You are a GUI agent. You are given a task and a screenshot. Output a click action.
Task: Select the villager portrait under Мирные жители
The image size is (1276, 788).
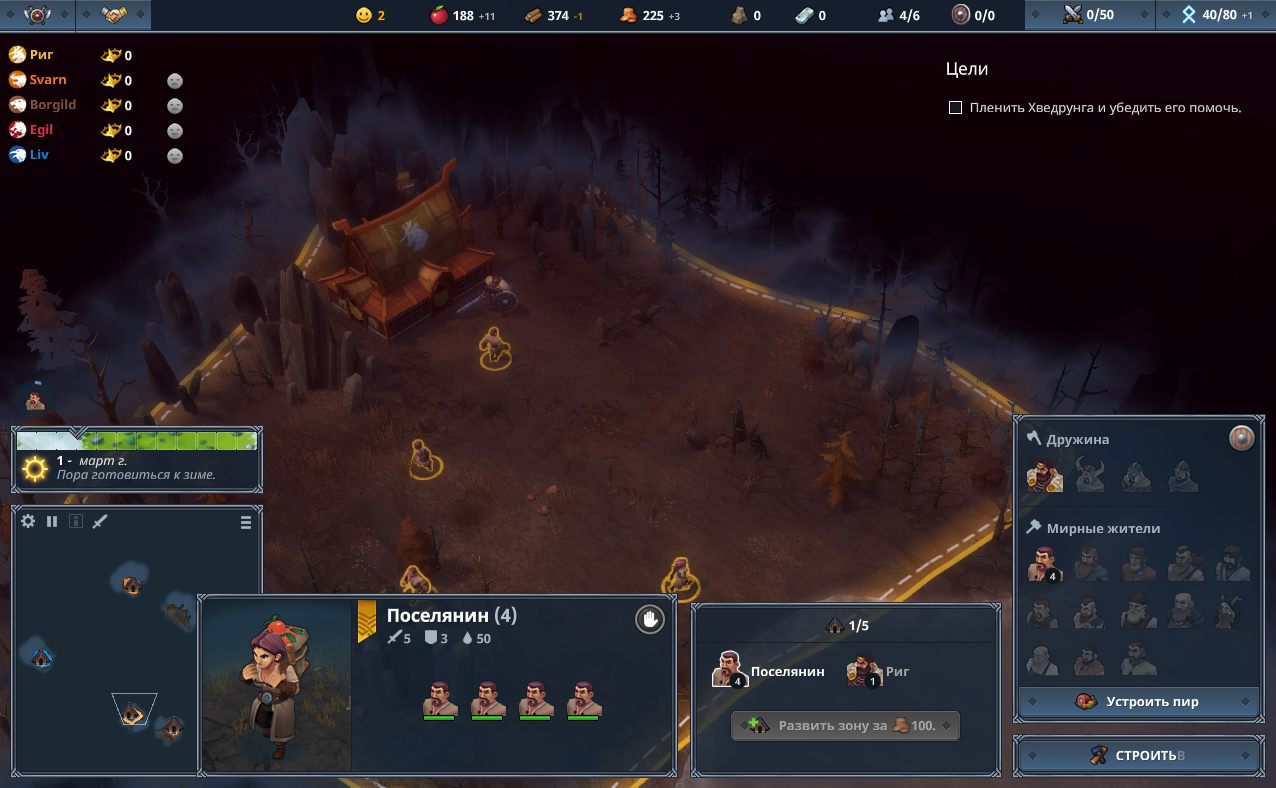pyautogui.click(x=1043, y=564)
